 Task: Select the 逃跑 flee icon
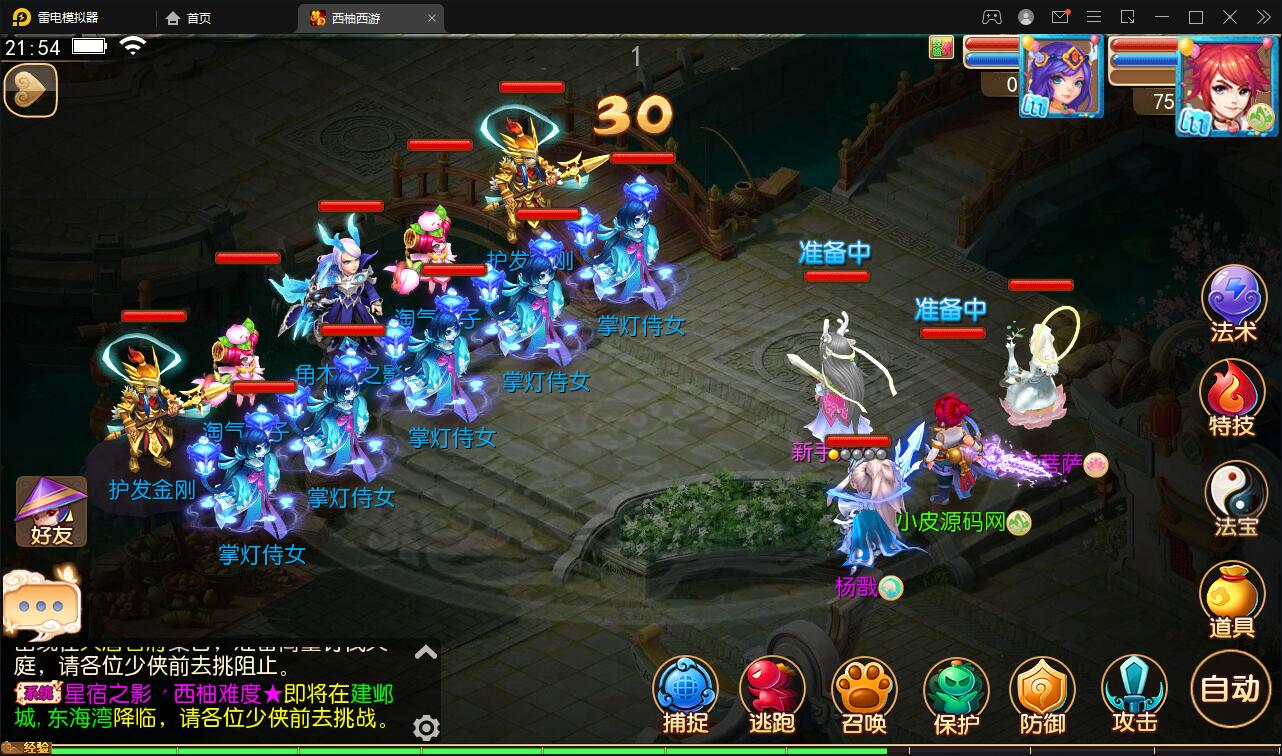click(x=772, y=690)
